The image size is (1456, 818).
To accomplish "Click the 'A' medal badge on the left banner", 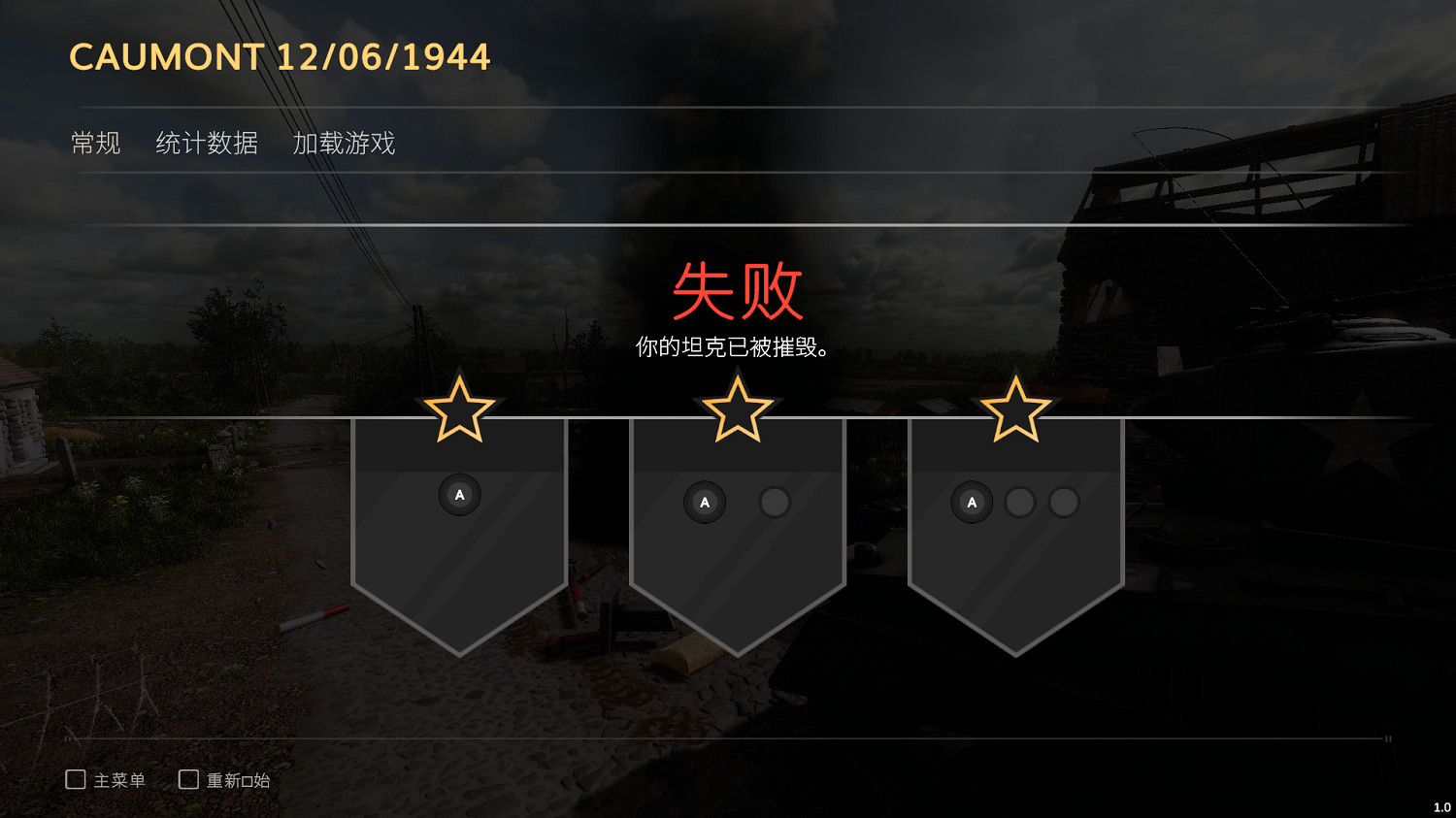I will [x=459, y=495].
